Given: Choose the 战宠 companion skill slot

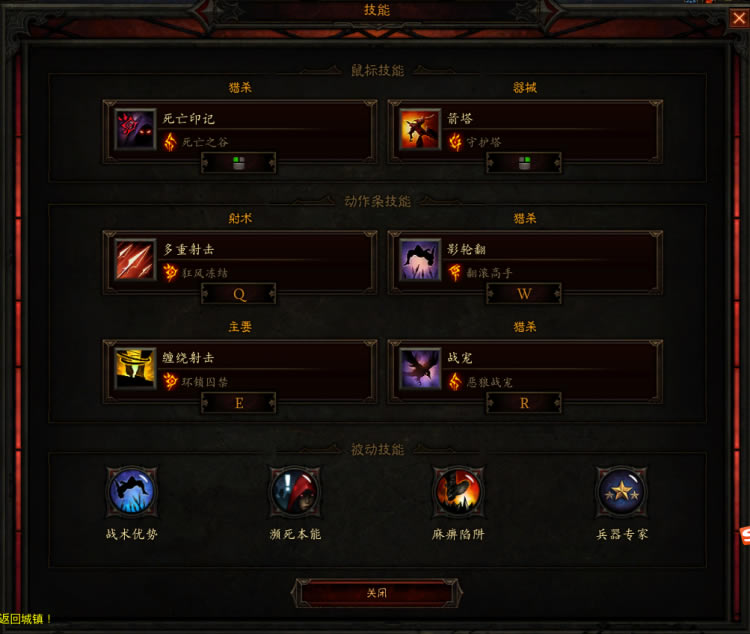Looking at the screenshot, I should coord(524,369).
